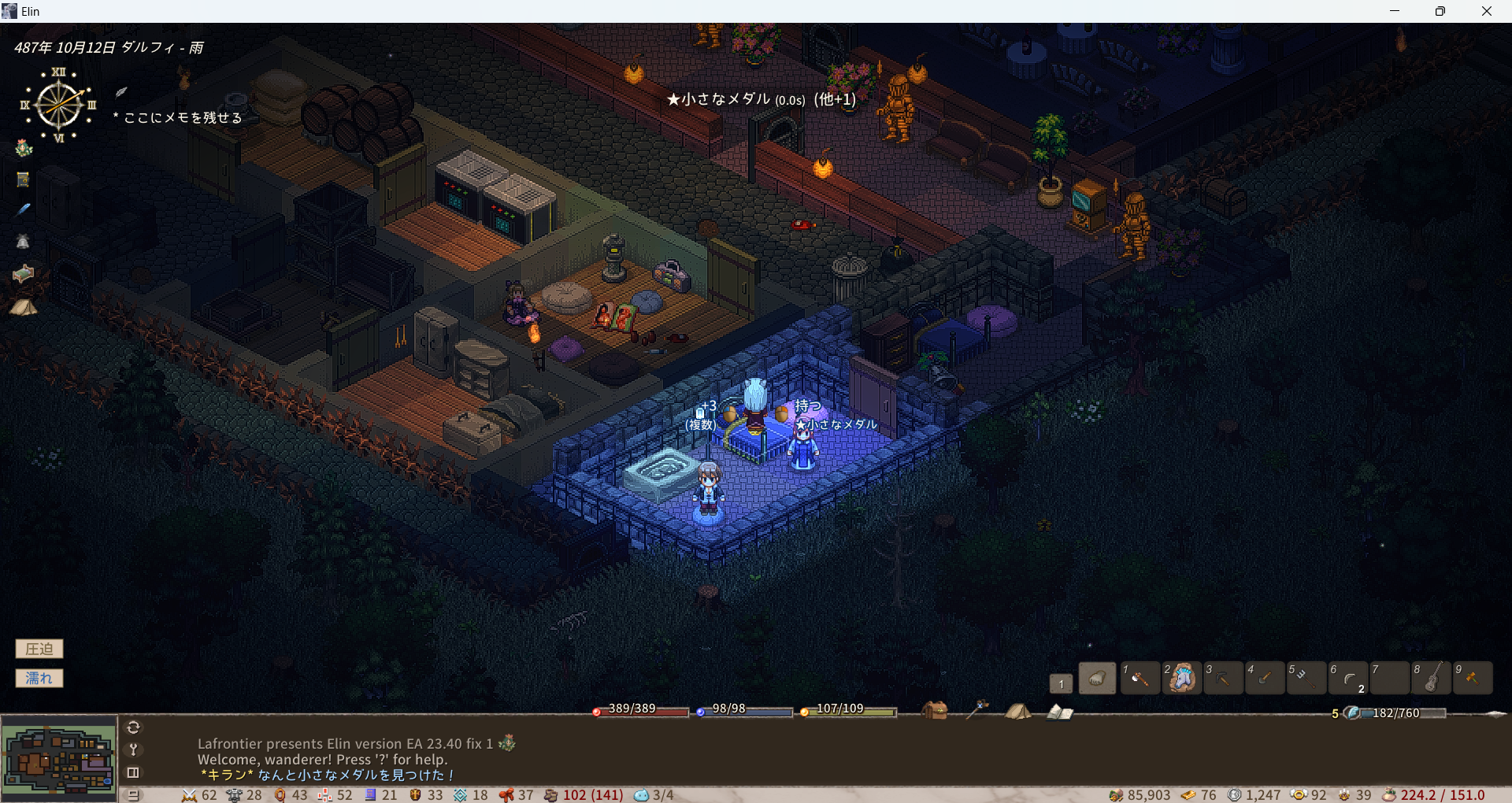The width and height of the screenshot is (1512, 803).
Task: Choose the bare hand glove slot
Action: click(1097, 679)
